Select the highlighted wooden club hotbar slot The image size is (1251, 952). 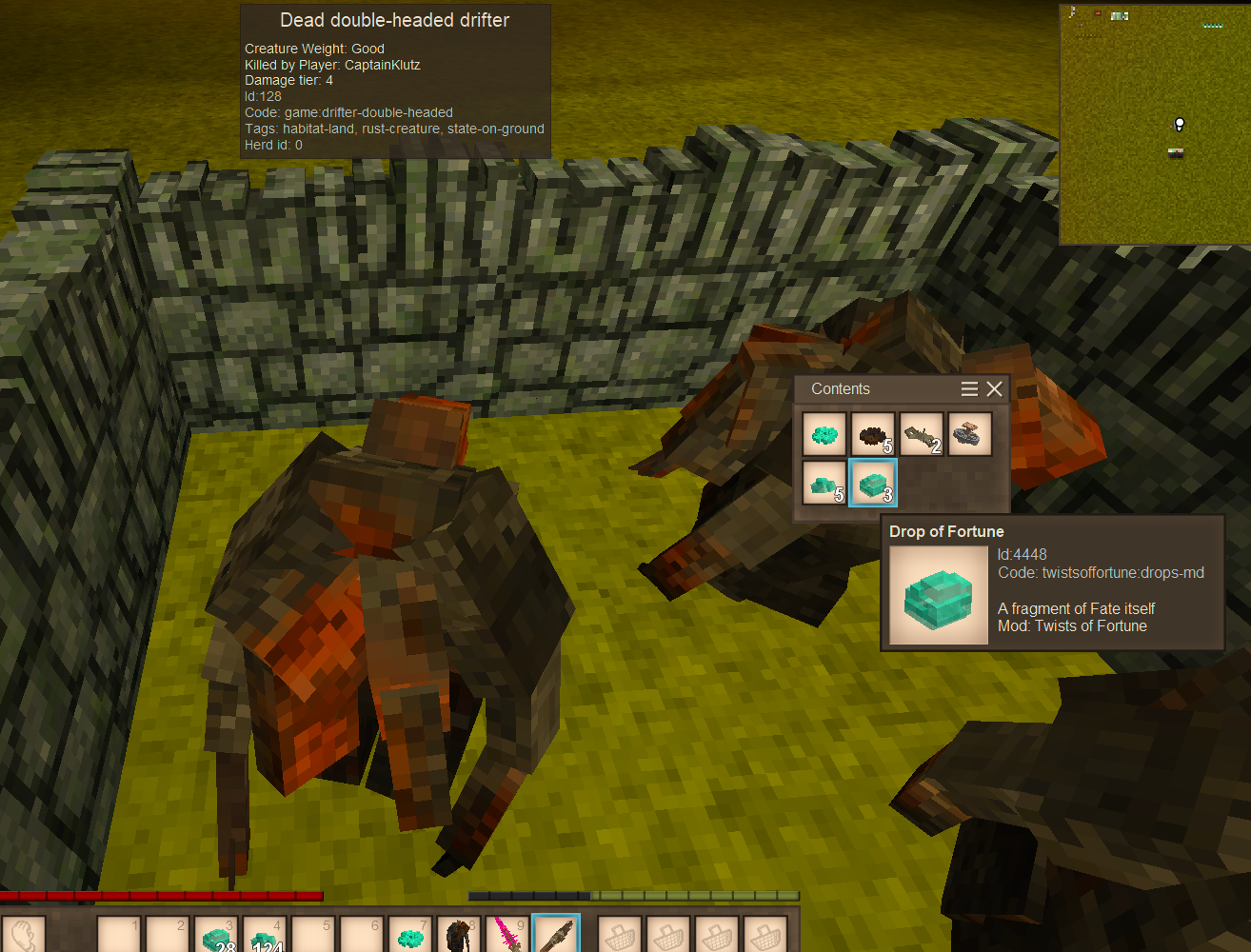pyautogui.click(x=556, y=935)
